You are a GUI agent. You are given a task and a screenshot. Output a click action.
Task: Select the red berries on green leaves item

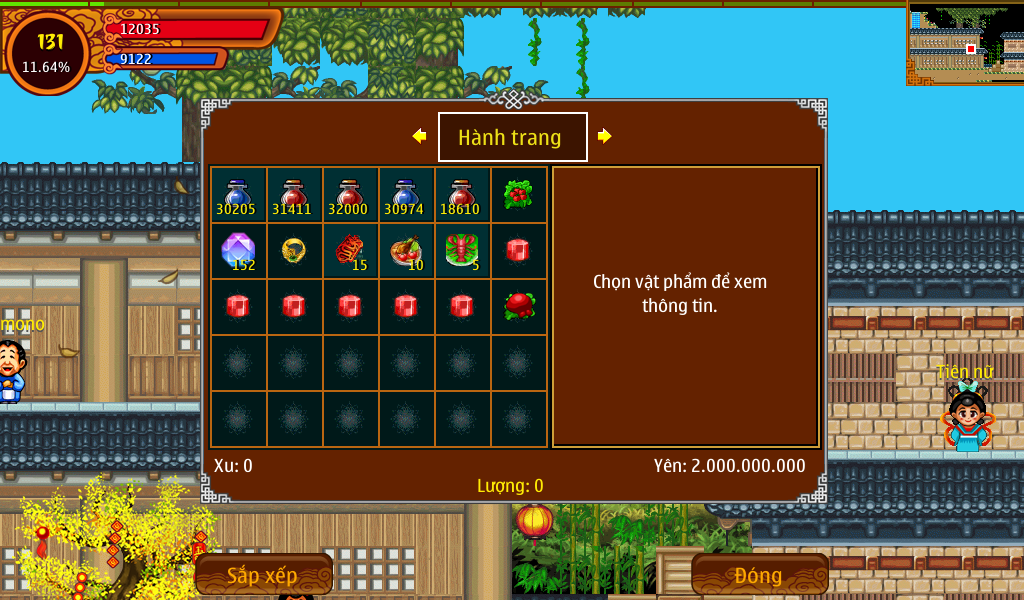coord(518,194)
